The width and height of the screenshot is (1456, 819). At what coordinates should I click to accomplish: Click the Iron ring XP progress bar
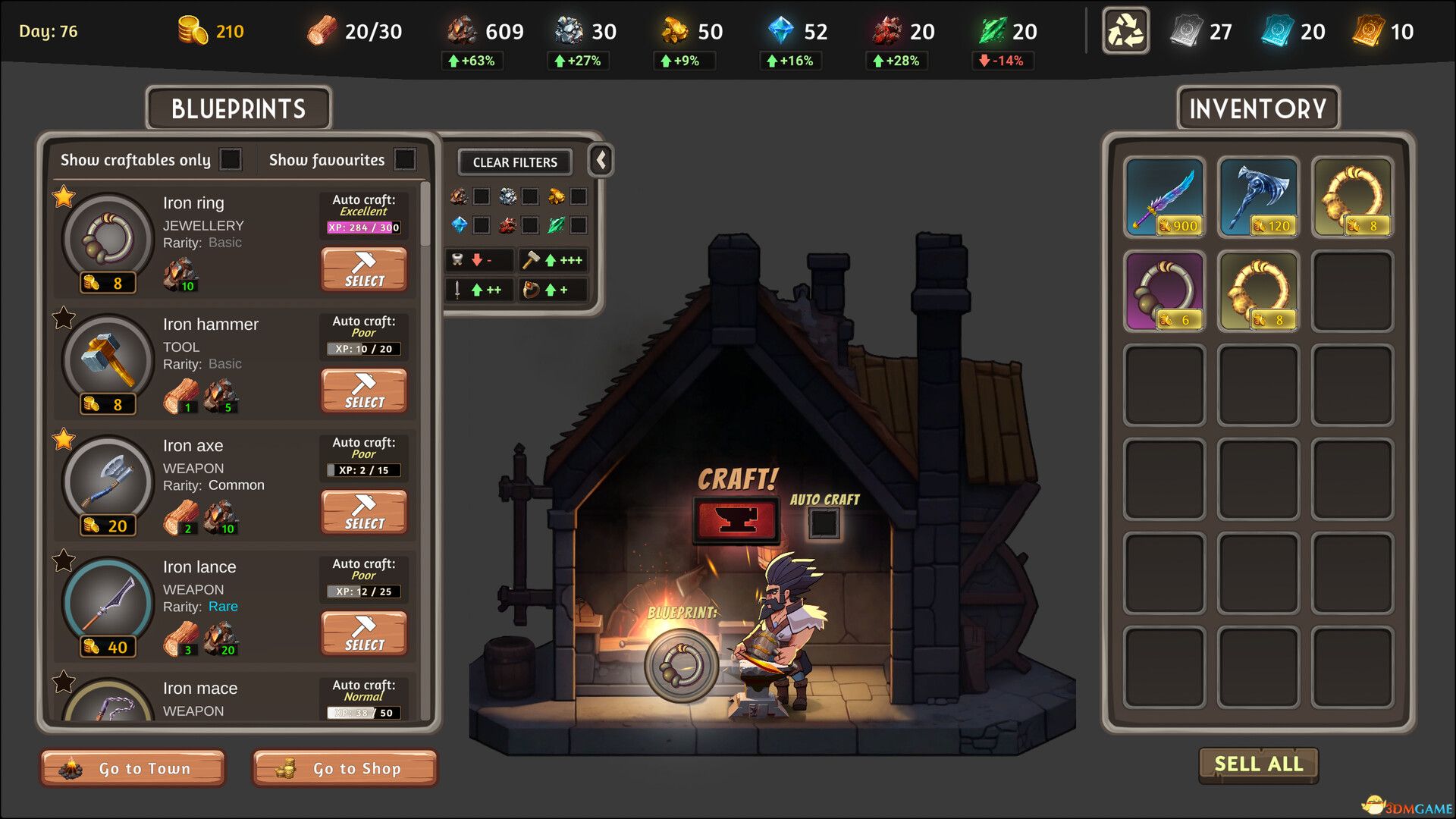[x=364, y=226]
